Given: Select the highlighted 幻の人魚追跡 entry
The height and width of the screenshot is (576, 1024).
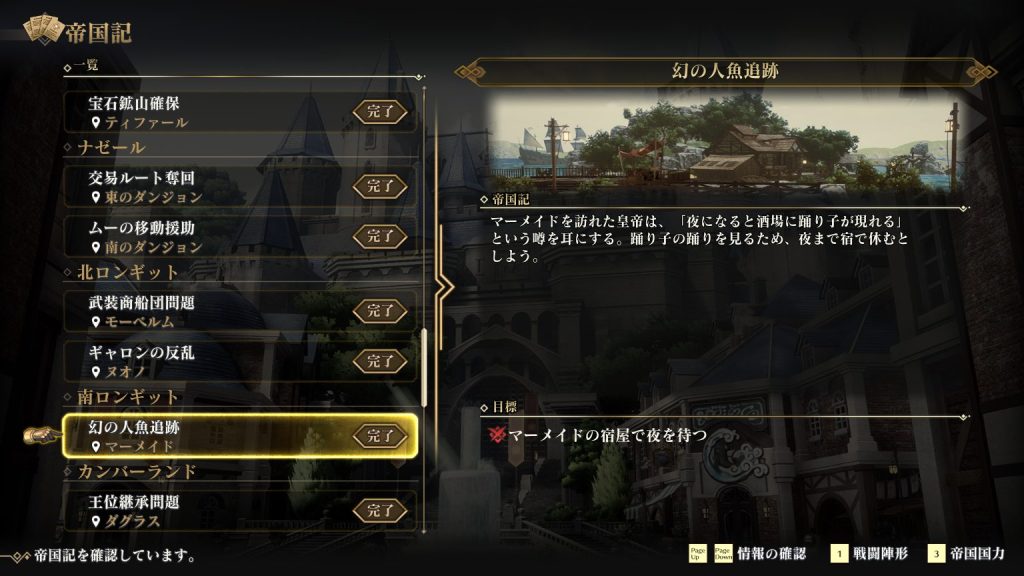Looking at the screenshot, I should coord(236,435).
